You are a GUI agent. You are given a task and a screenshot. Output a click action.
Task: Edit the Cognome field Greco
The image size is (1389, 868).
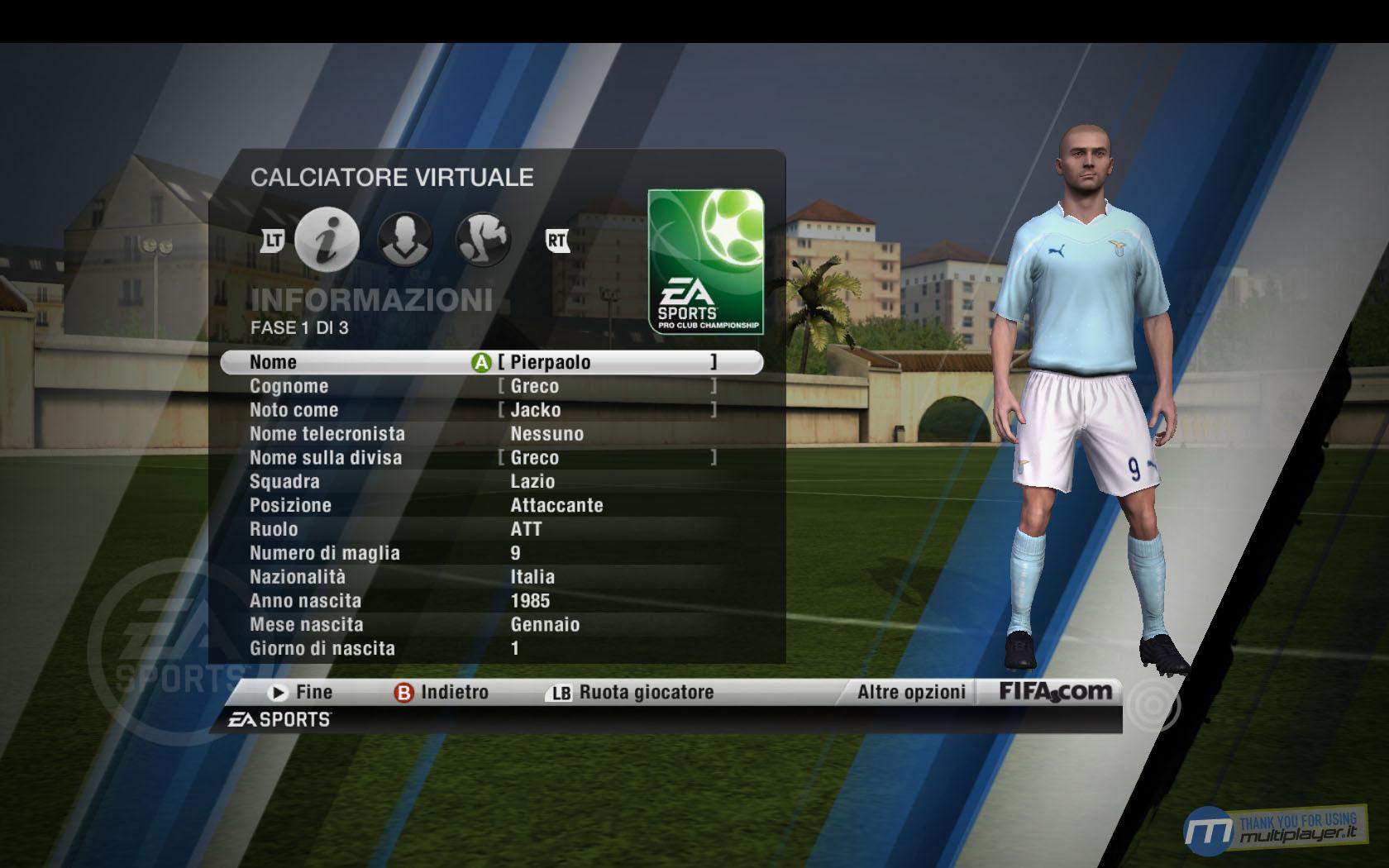tap(491, 386)
